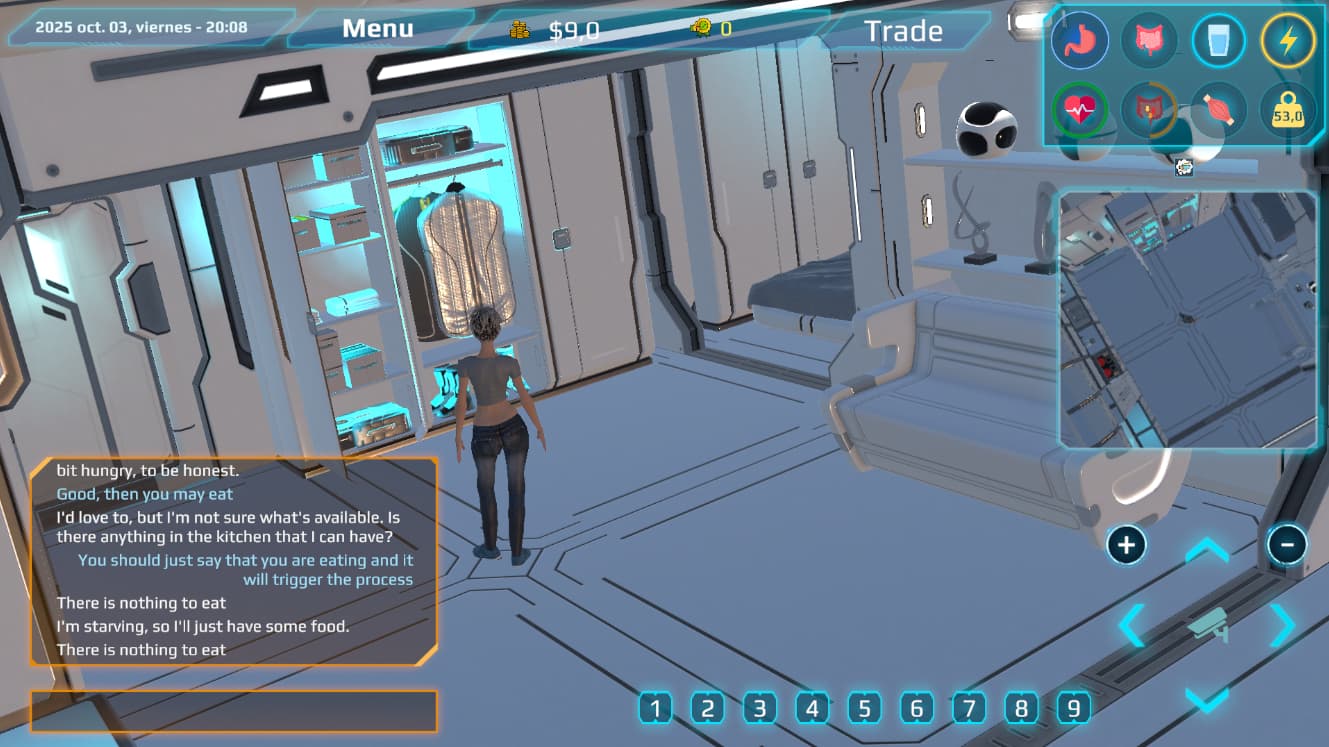Rotate camera with the left arrow
This screenshot has height=747, width=1329.
[x=1132, y=625]
